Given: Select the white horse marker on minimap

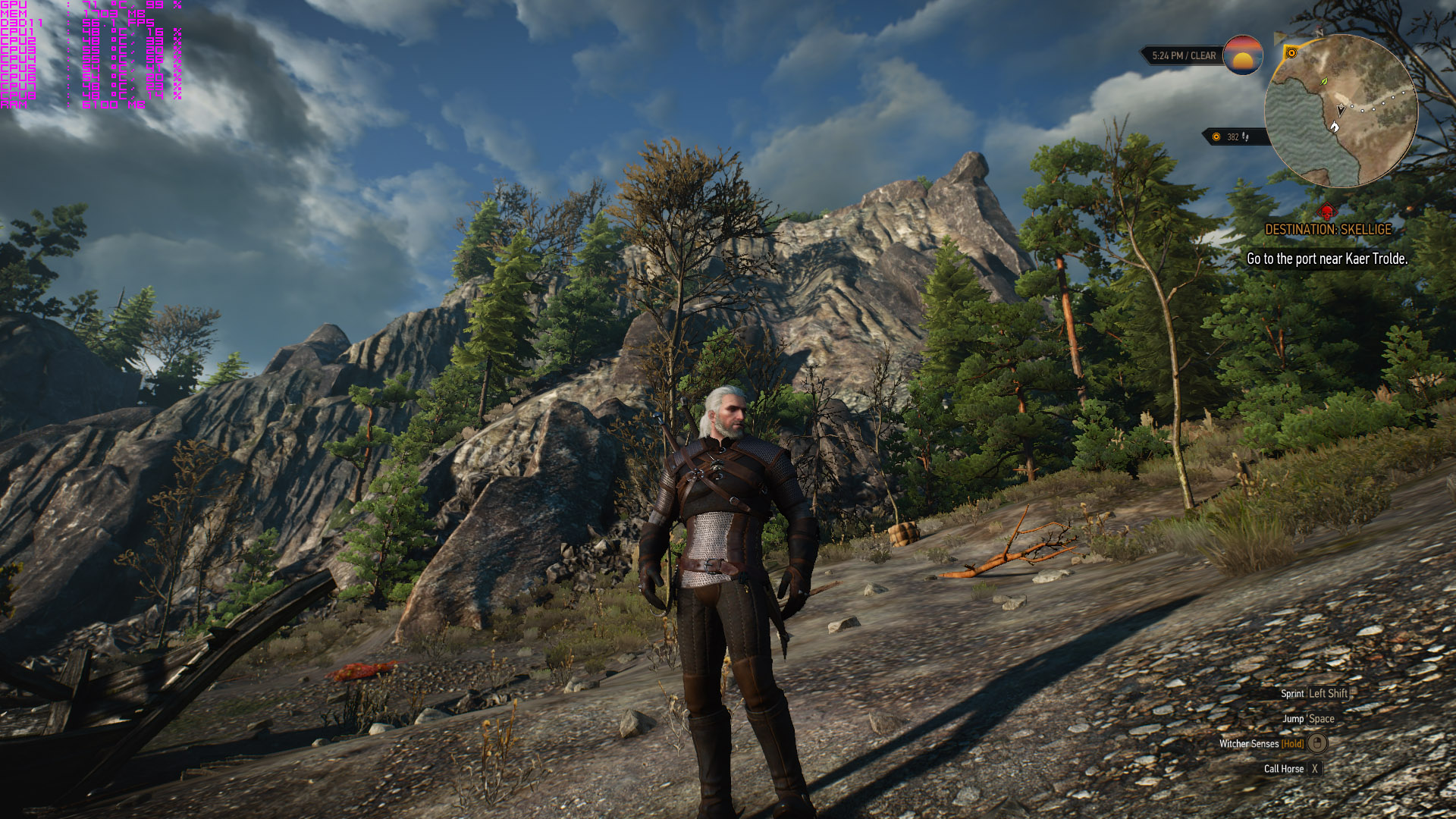Looking at the screenshot, I should click(1335, 127).
